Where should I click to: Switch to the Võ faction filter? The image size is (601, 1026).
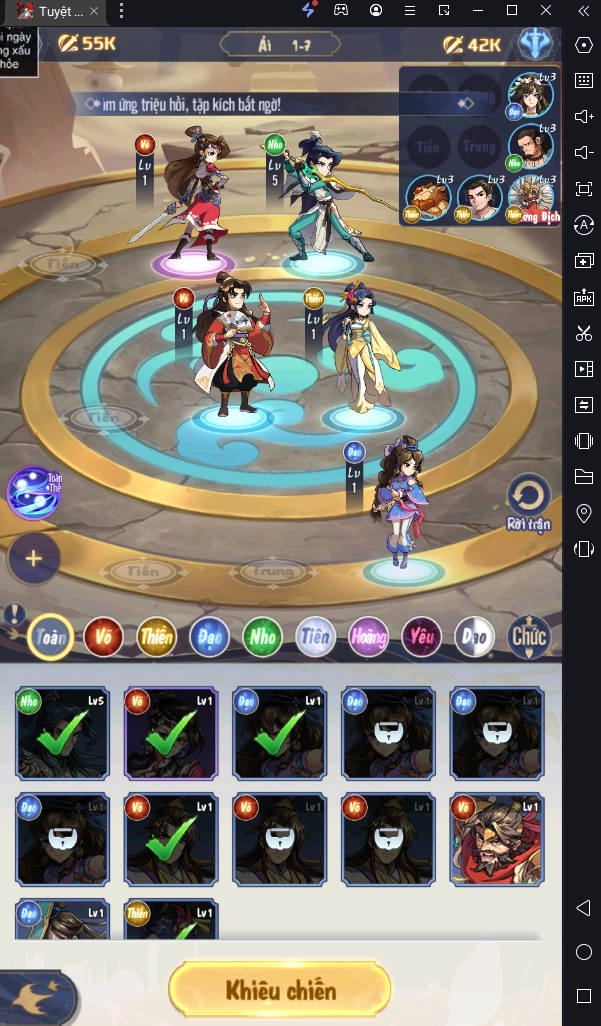coord(103,637)
